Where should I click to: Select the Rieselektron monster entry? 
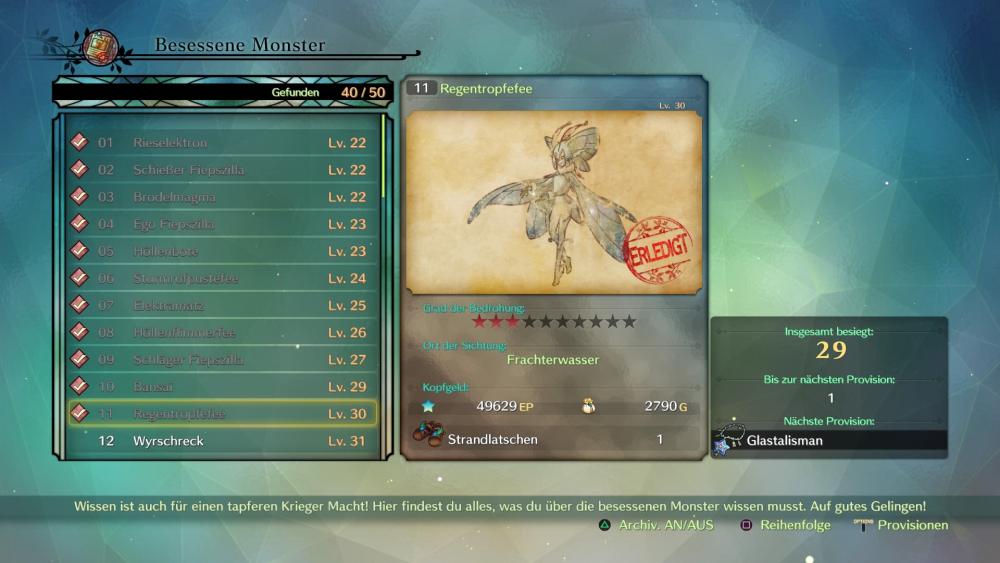[220, 143]
